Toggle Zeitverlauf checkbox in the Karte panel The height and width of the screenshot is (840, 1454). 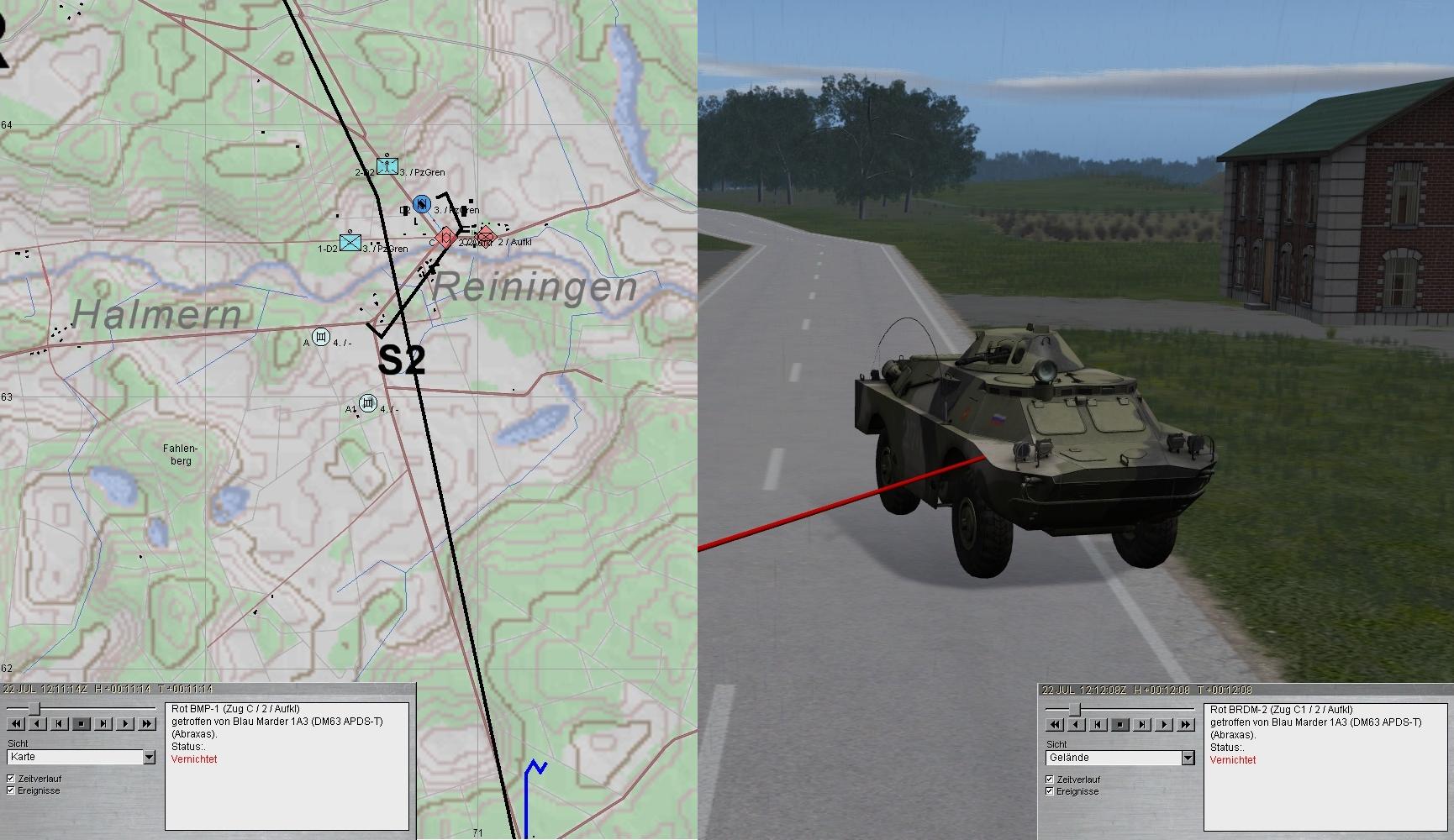(x=11, y=779)
